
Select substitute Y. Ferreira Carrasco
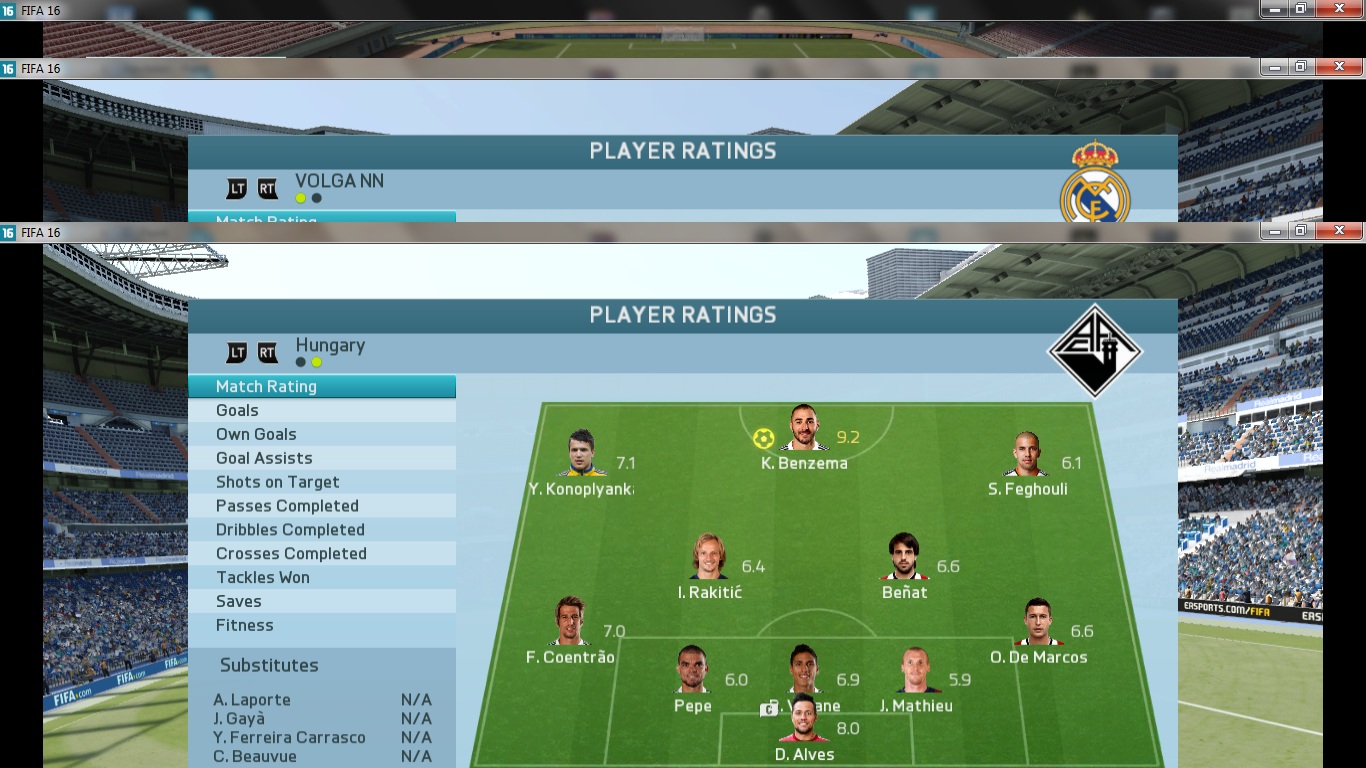click(x=321, y=738)
